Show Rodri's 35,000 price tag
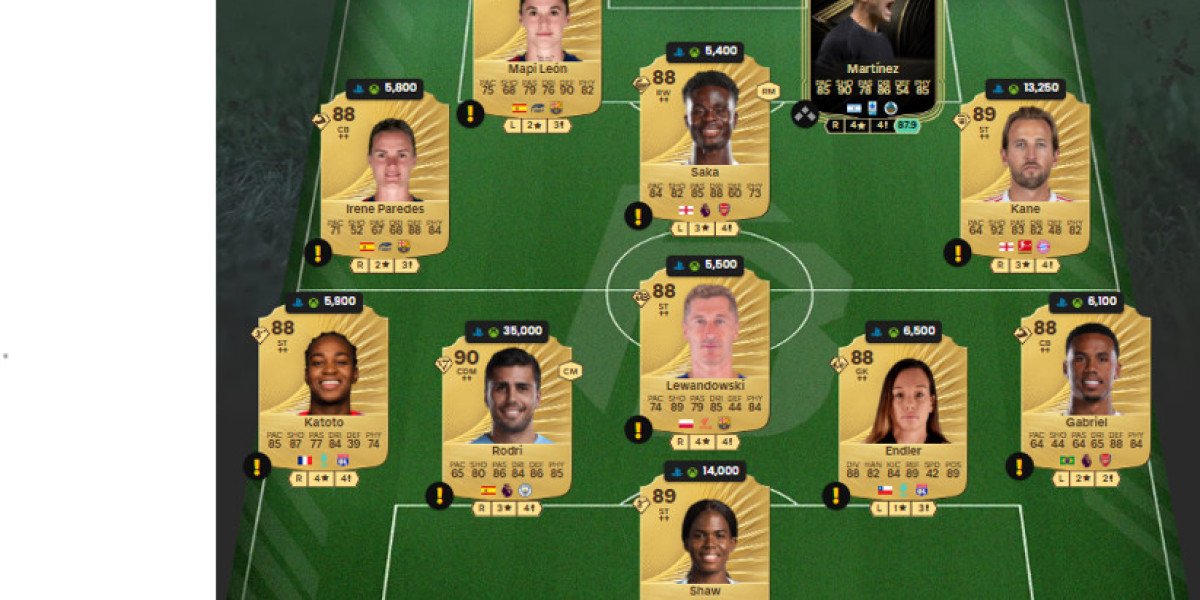Image resolution: width=1200 pixels, height=600 pixels. pyautogui.click(x=507, y=331)
